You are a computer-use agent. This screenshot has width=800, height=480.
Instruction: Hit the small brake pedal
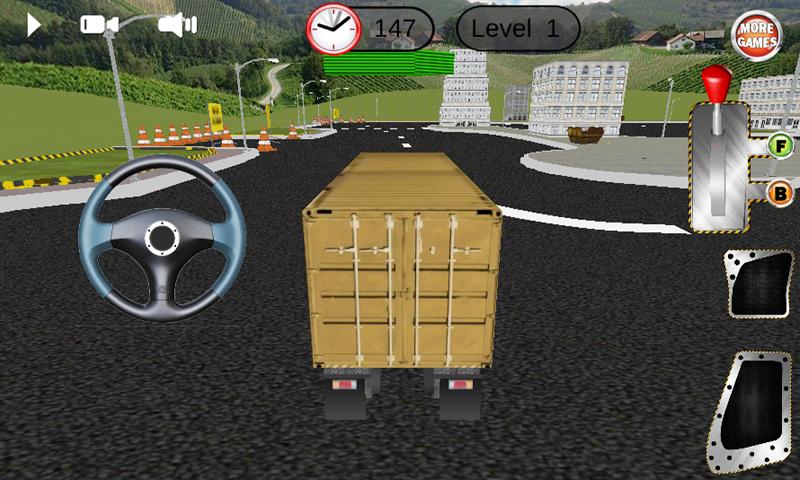click(x=758, y=284)
